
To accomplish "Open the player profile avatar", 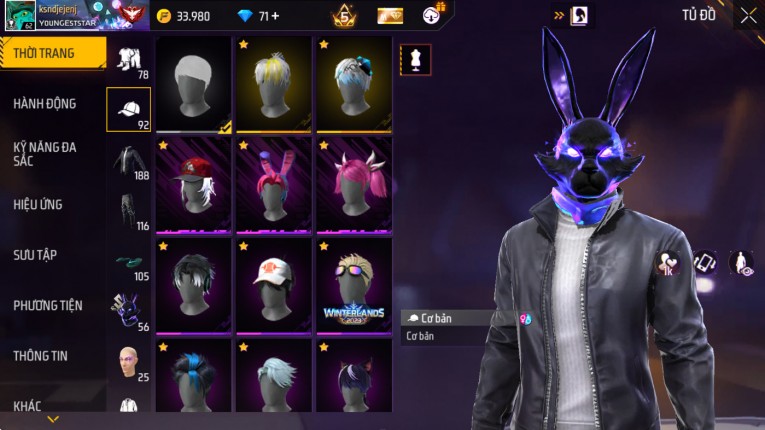I will [x=20, y=16].
